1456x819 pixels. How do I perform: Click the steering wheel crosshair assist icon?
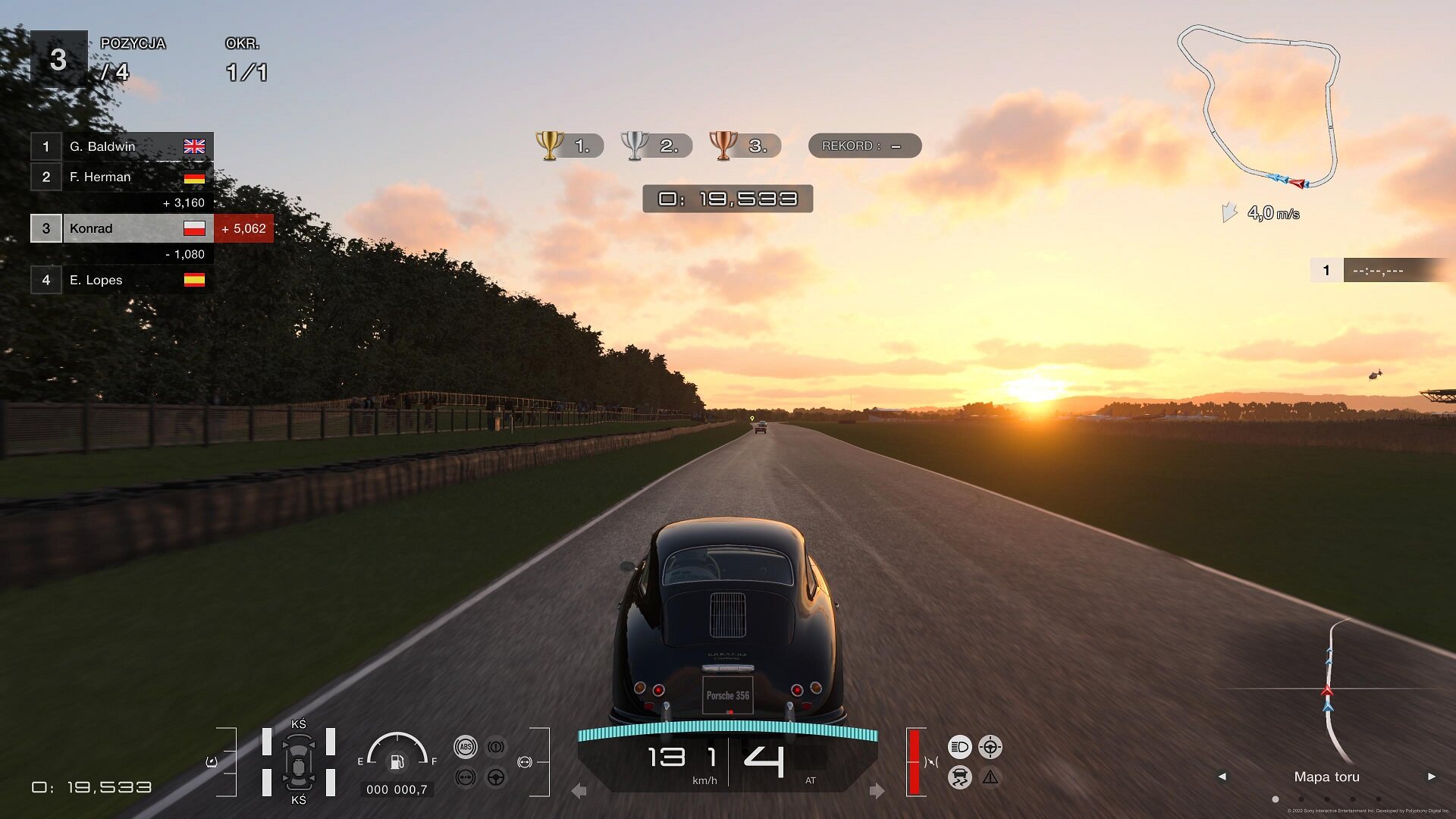coord(990,747)
